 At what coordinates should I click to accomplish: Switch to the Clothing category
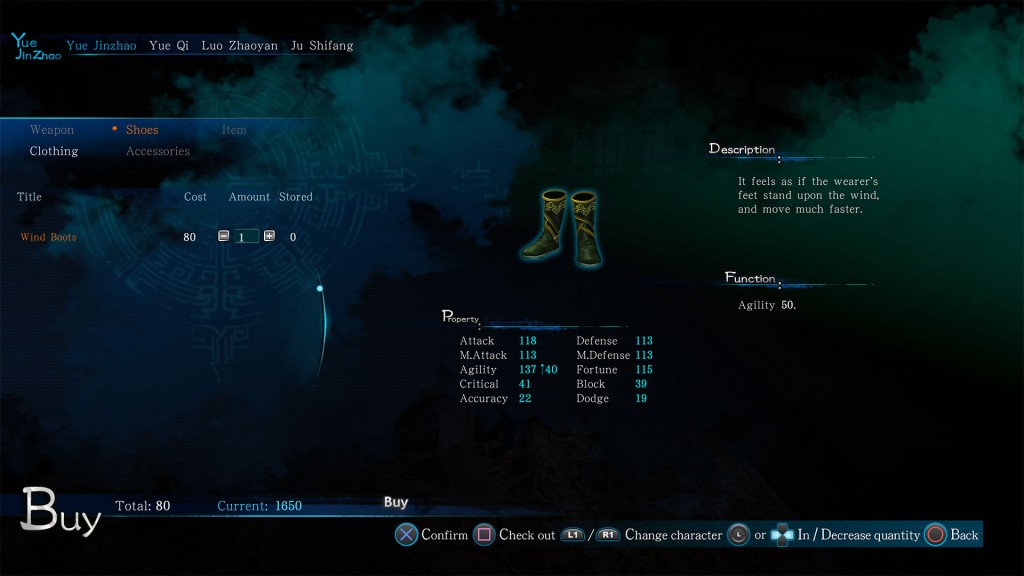coord(54,151)
